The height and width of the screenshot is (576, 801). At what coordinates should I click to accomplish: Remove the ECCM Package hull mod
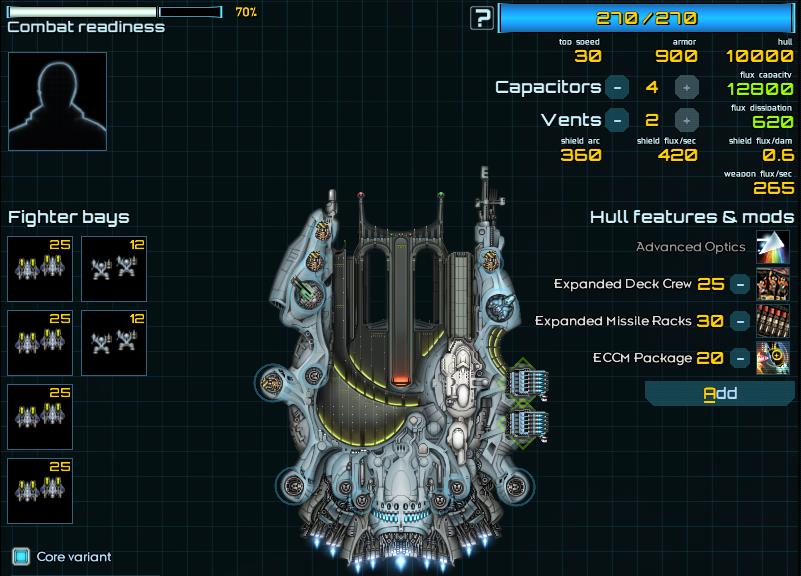tap(740, 358)
